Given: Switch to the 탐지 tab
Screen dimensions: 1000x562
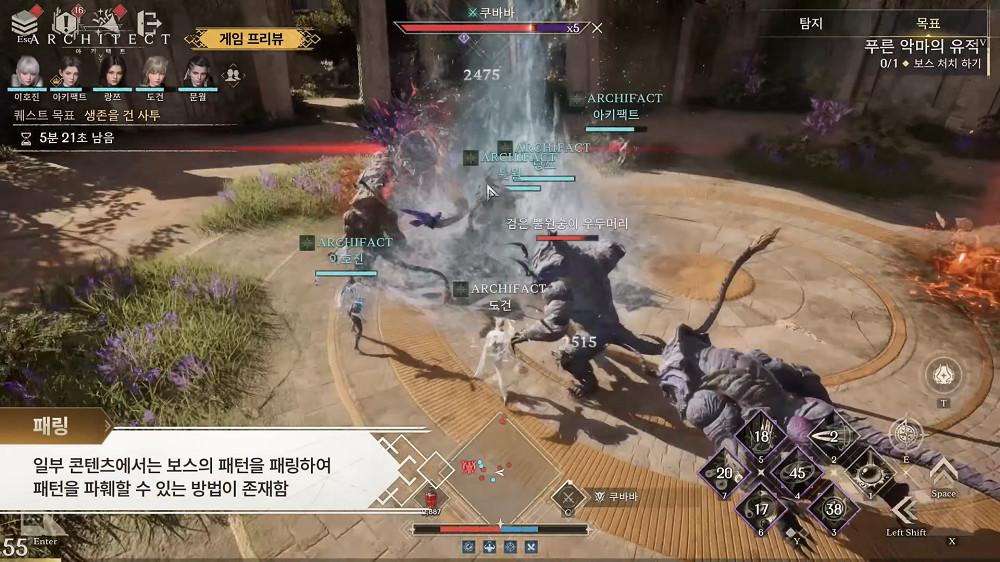Looking at the screenshot, I should coord(811,21).
